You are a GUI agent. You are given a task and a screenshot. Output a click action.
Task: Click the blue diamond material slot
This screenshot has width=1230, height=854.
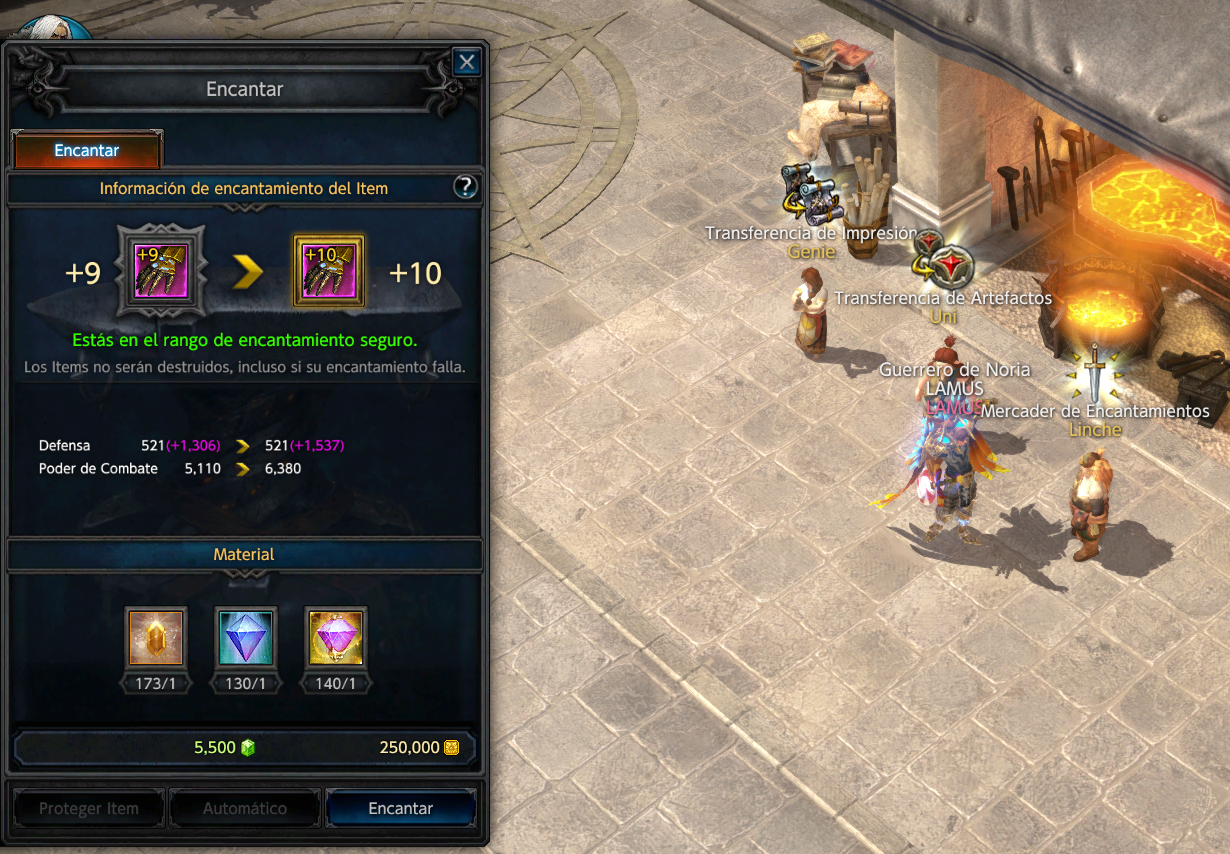(x=245, y=637)
